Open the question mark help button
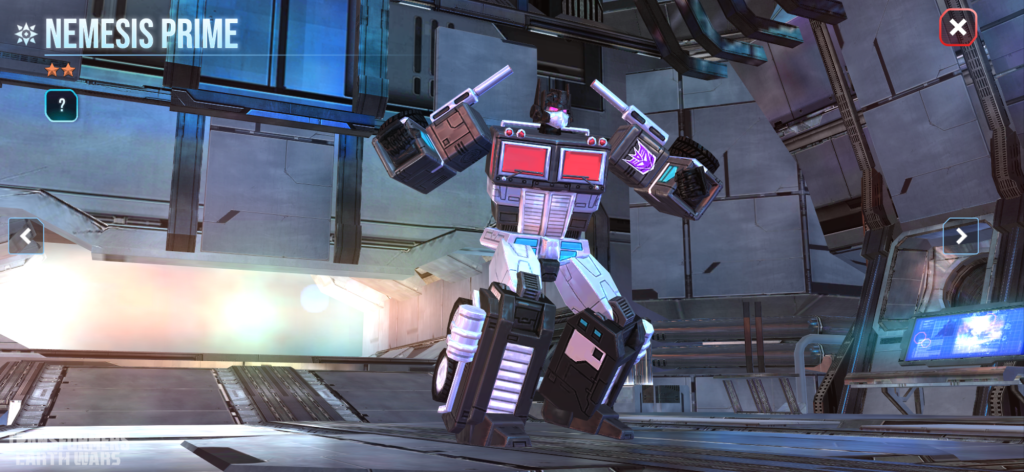 (x=61, y=105)
